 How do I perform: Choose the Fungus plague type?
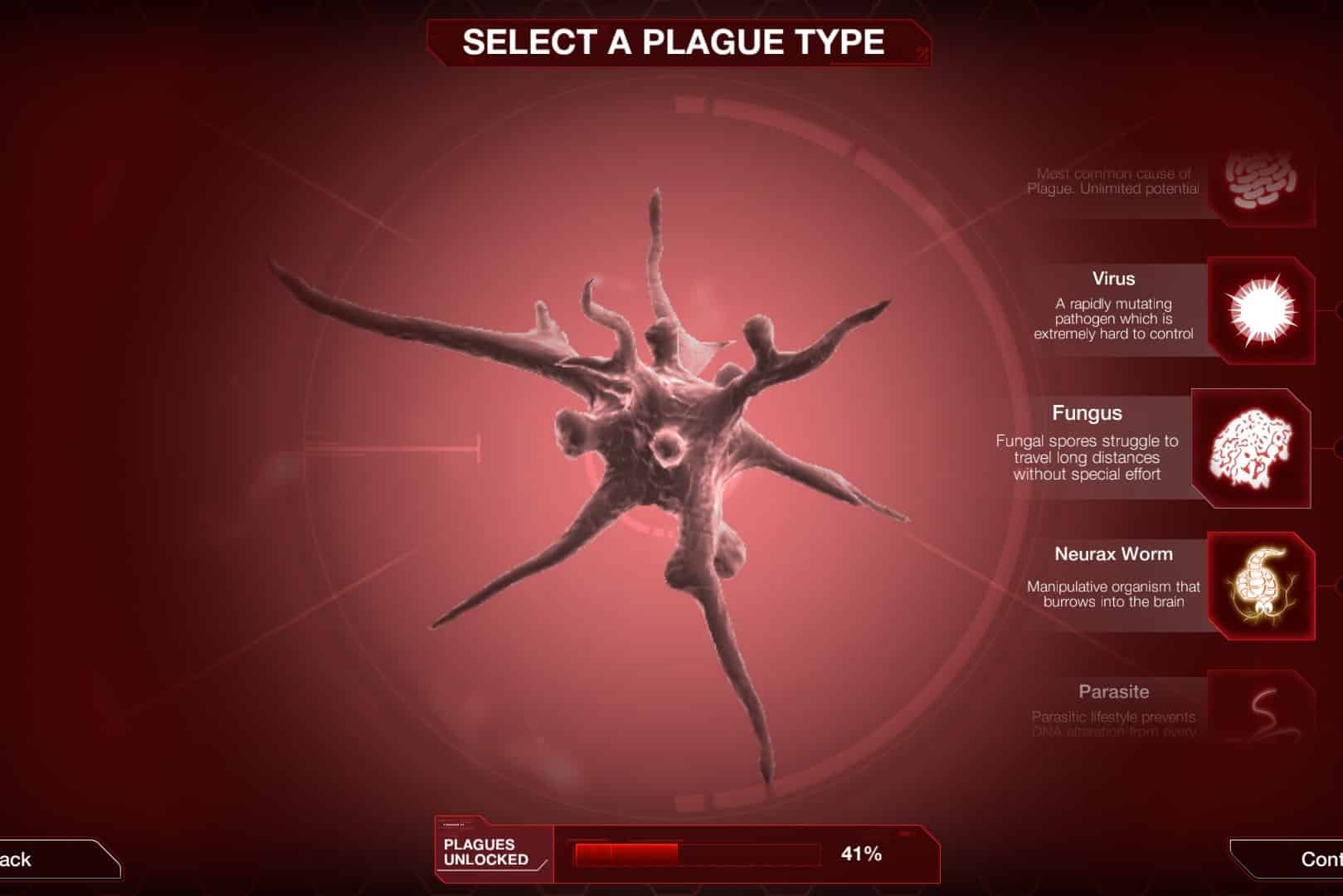click(x=1251, y=449)
